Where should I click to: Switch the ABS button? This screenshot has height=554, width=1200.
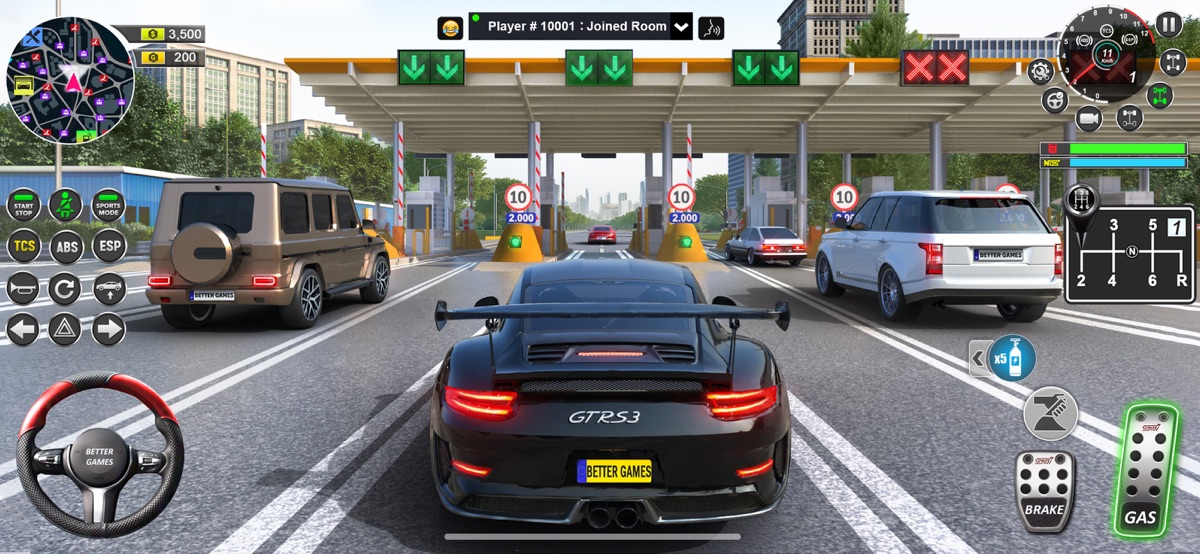[66, 246]
